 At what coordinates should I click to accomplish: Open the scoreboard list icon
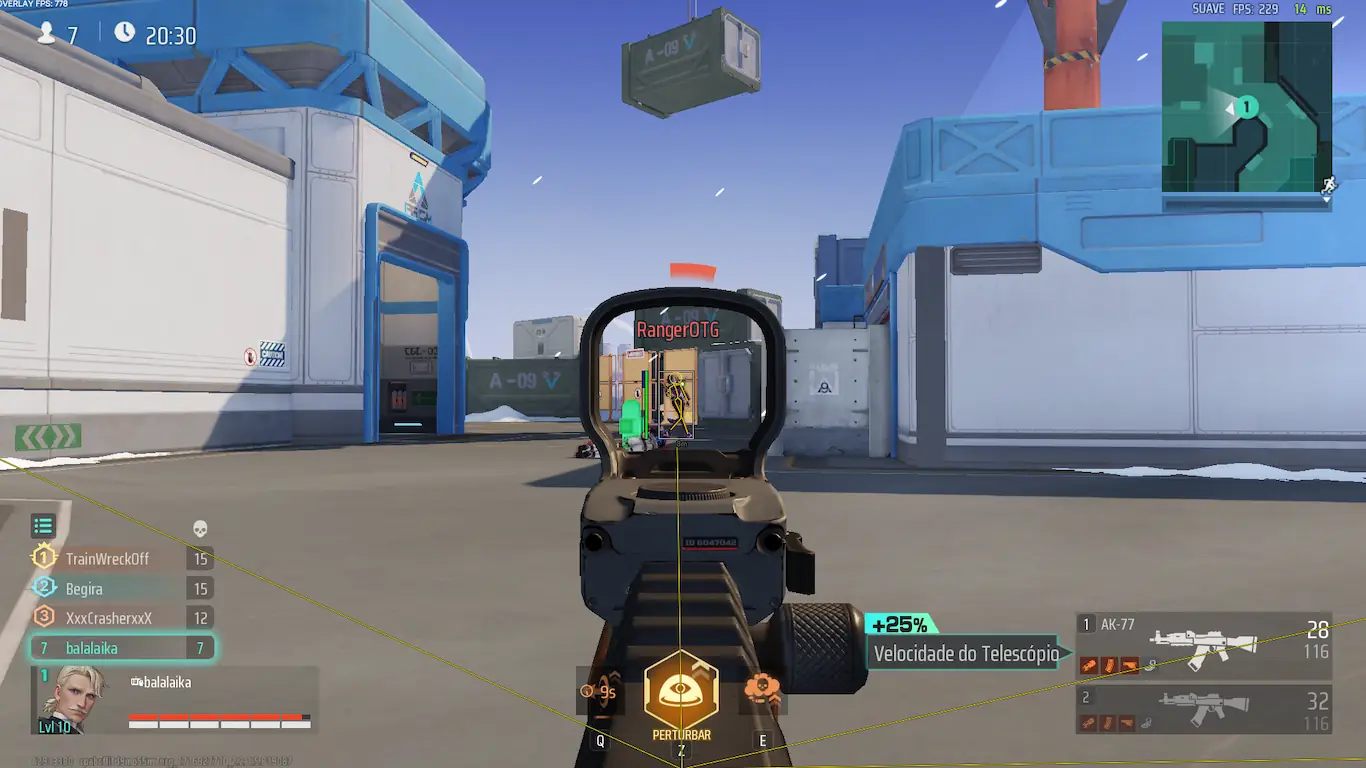(42, 526)
